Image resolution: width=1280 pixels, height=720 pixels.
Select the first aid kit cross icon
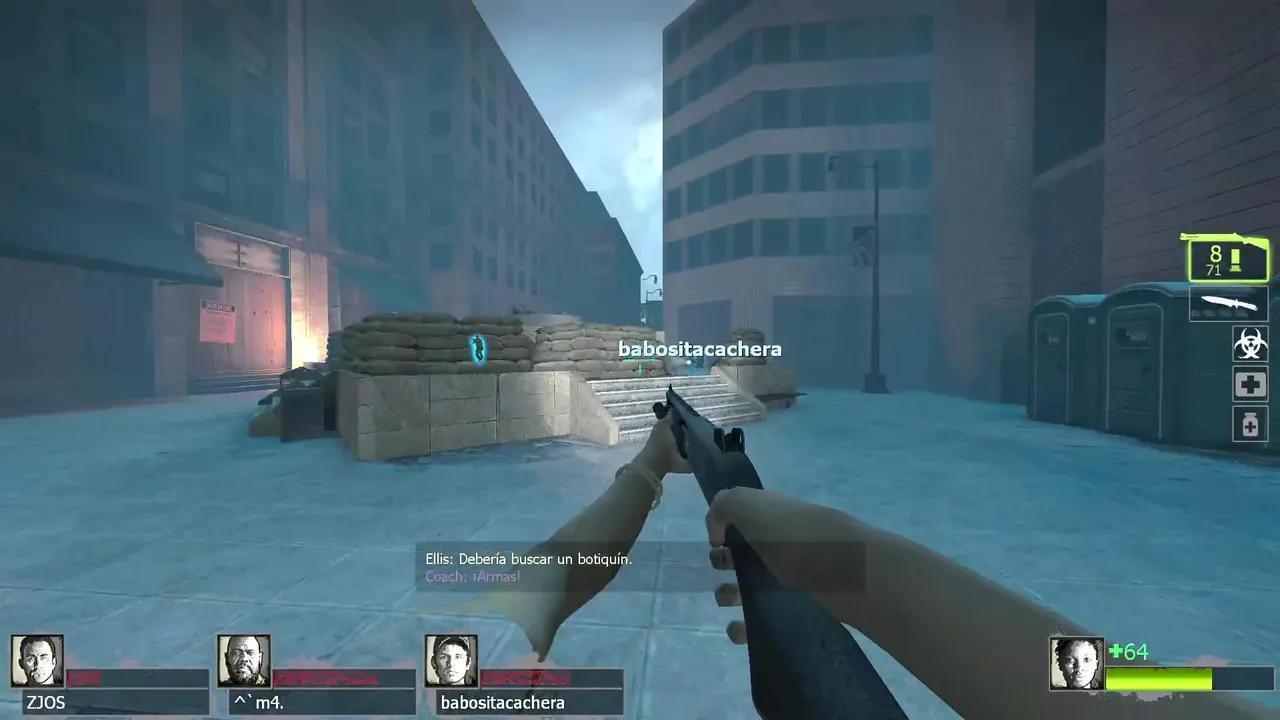point(1249,384)
